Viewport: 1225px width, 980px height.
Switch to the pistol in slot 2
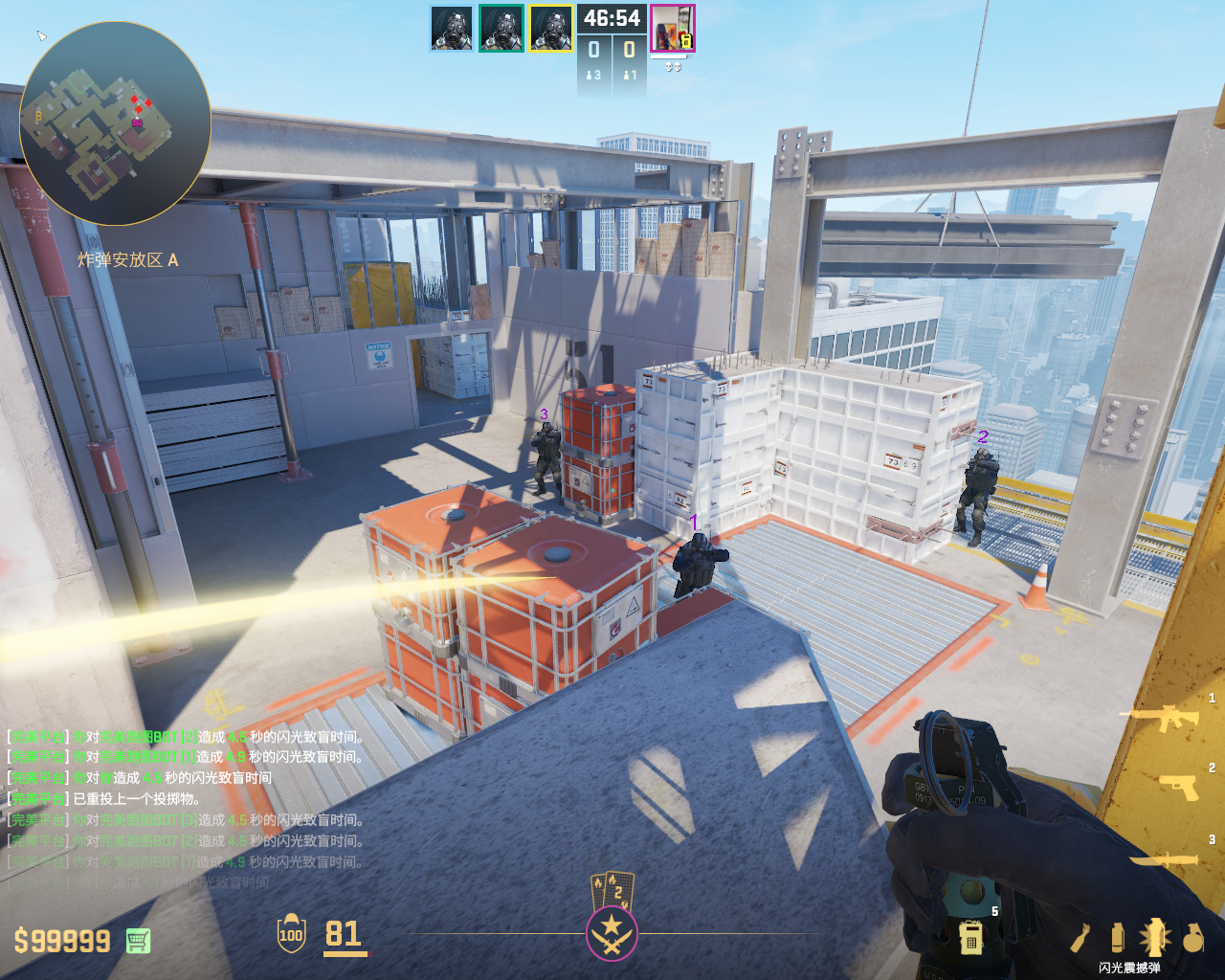pos(1179,786)
